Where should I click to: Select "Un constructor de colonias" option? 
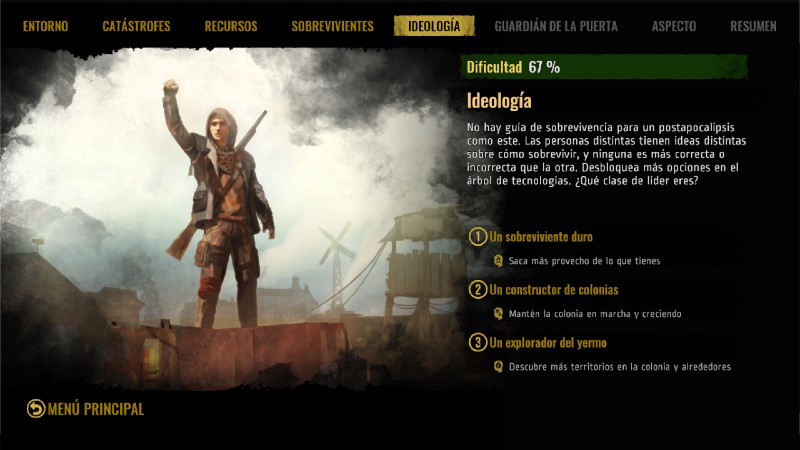coord(553,290)
